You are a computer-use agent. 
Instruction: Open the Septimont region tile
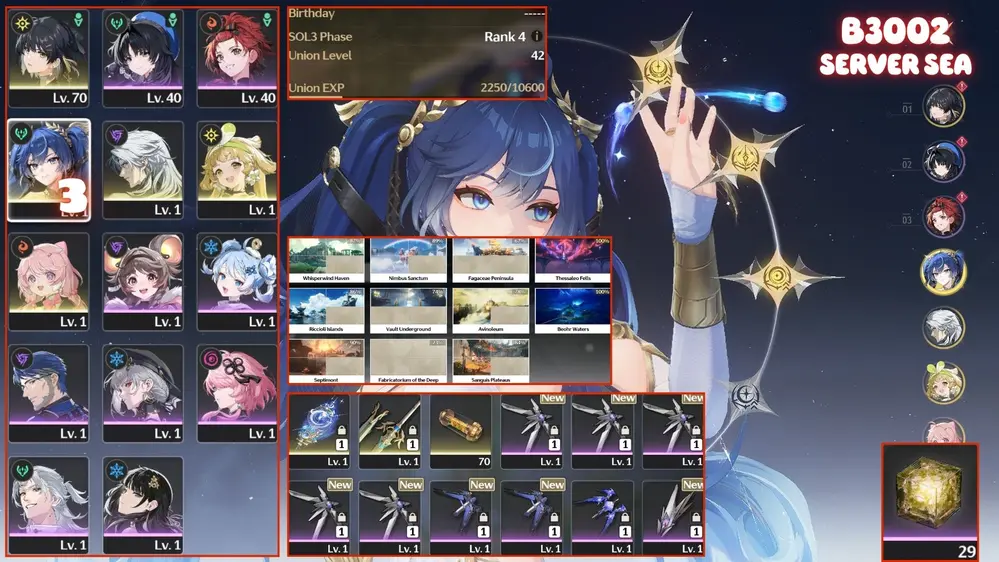pyautogui.click(x=326, y=361)
